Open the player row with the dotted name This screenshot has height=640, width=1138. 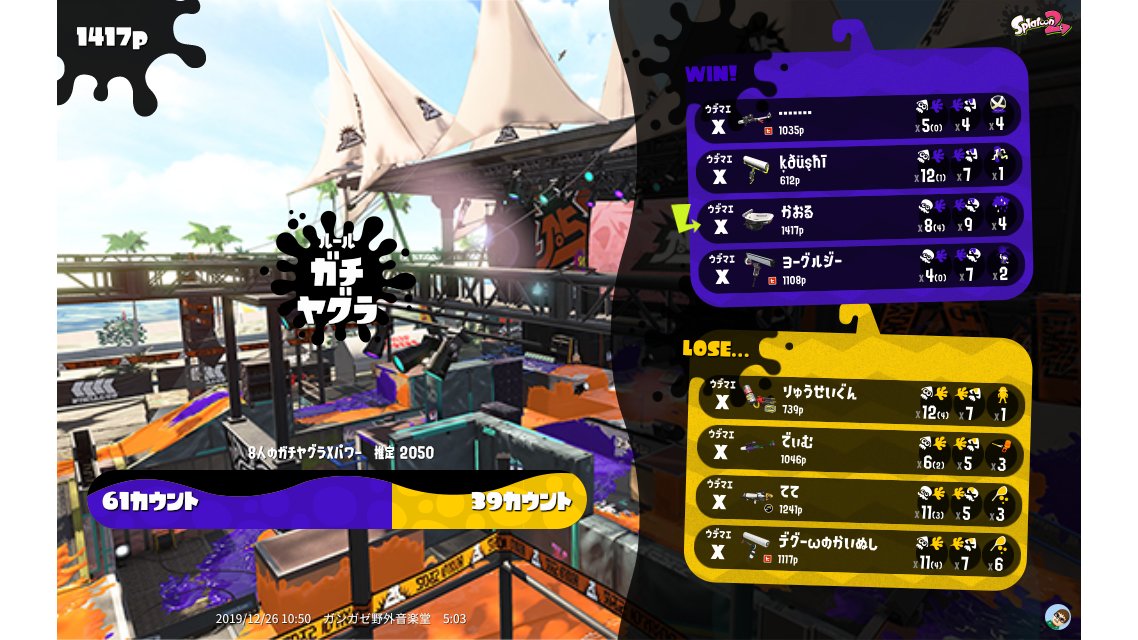860,116
